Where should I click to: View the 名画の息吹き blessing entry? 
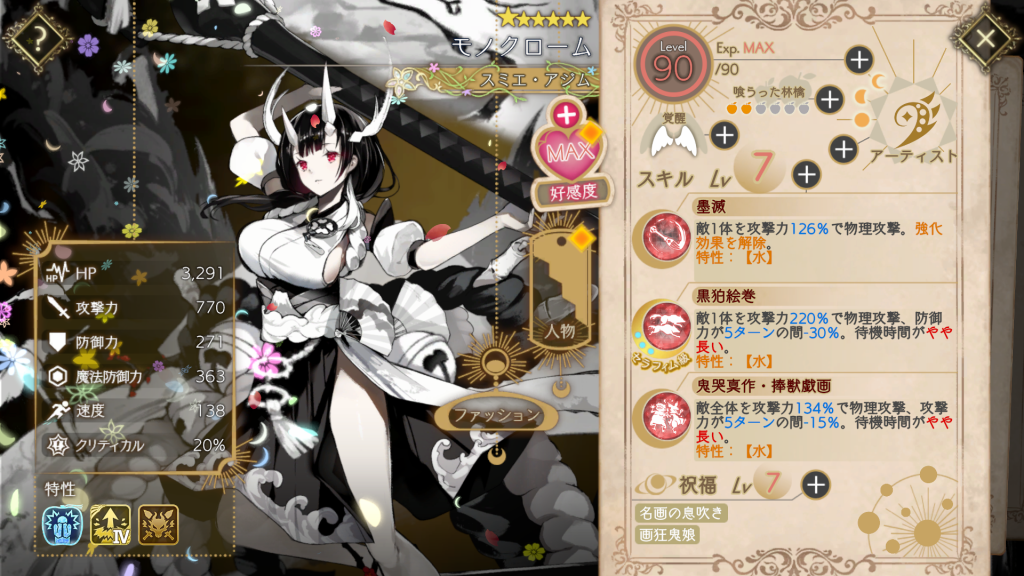pos(681,513)
